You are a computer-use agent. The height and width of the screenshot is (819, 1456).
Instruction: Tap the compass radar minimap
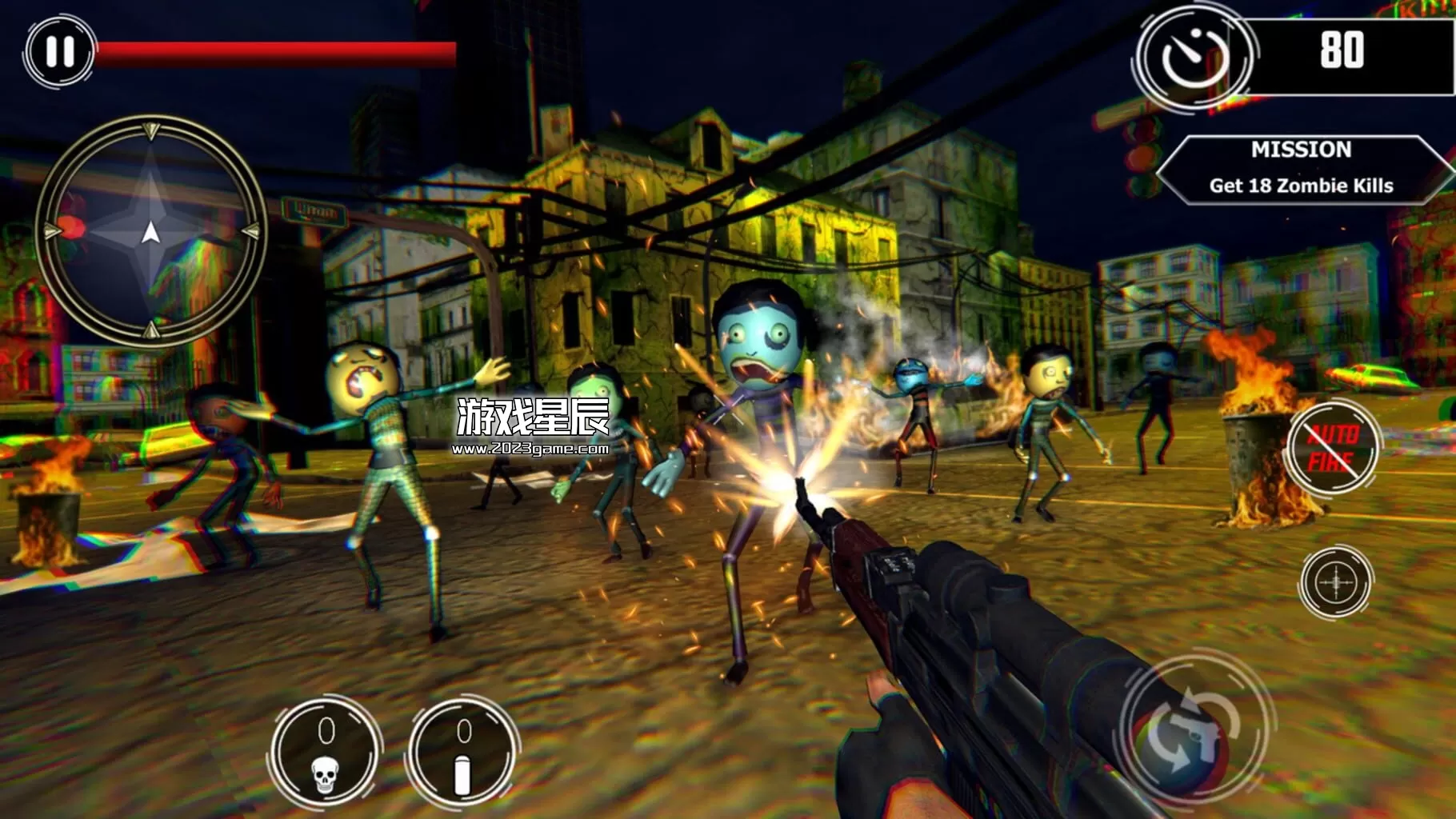150,232
